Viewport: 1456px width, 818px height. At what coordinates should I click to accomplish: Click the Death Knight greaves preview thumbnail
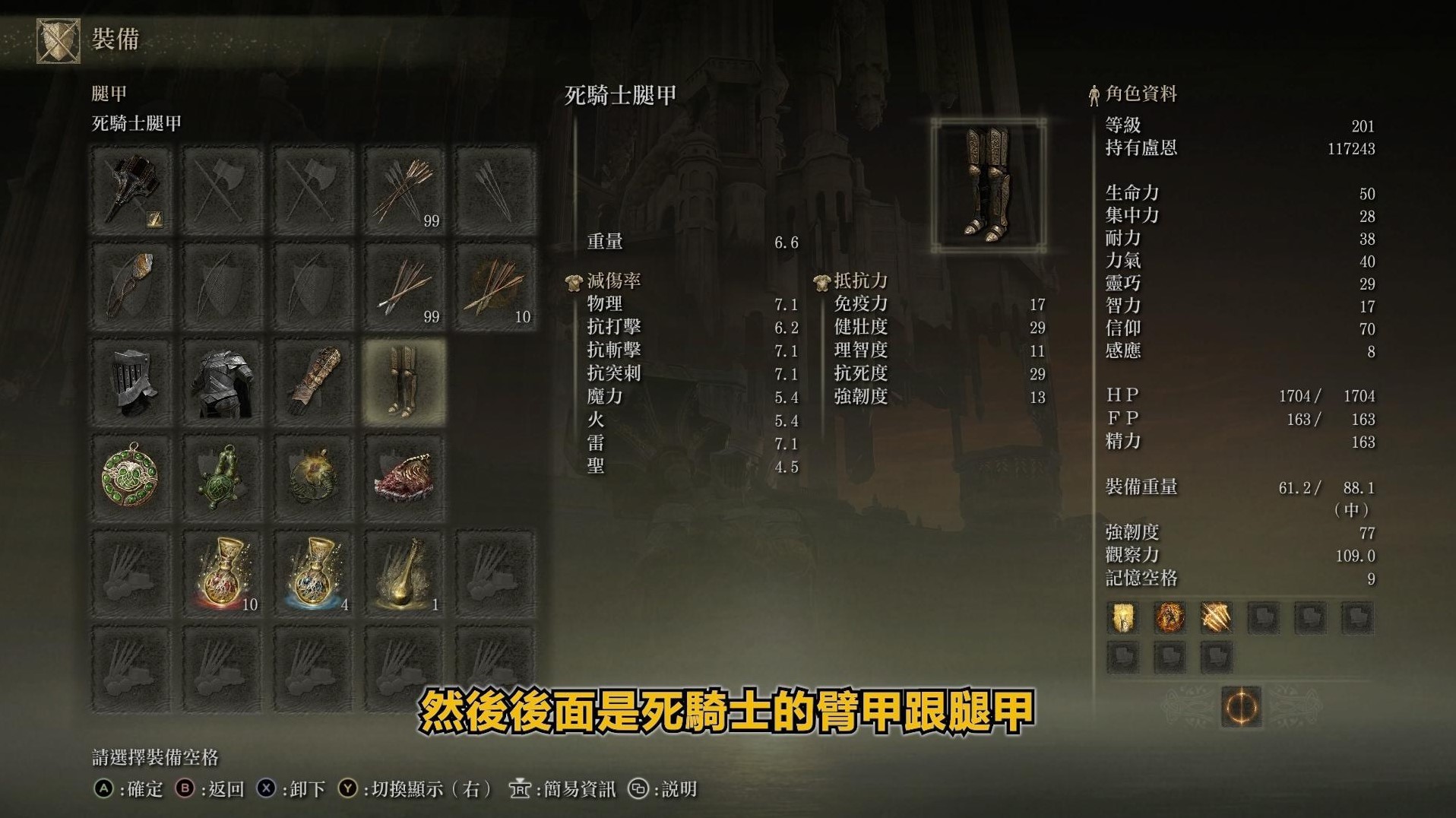pyautogui.click(x=988, y=185)
